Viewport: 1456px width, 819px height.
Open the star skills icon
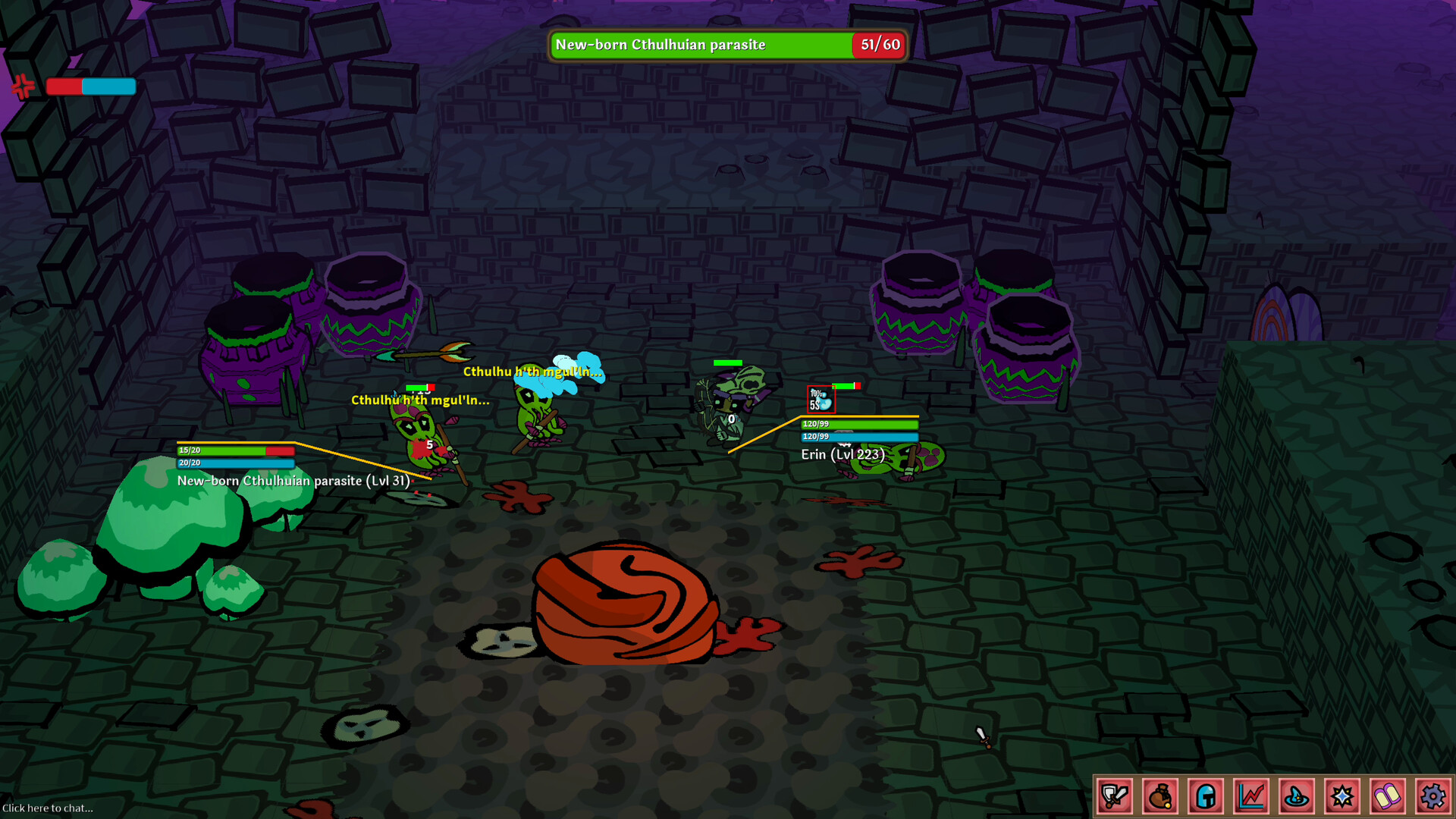click(1342, 796)
